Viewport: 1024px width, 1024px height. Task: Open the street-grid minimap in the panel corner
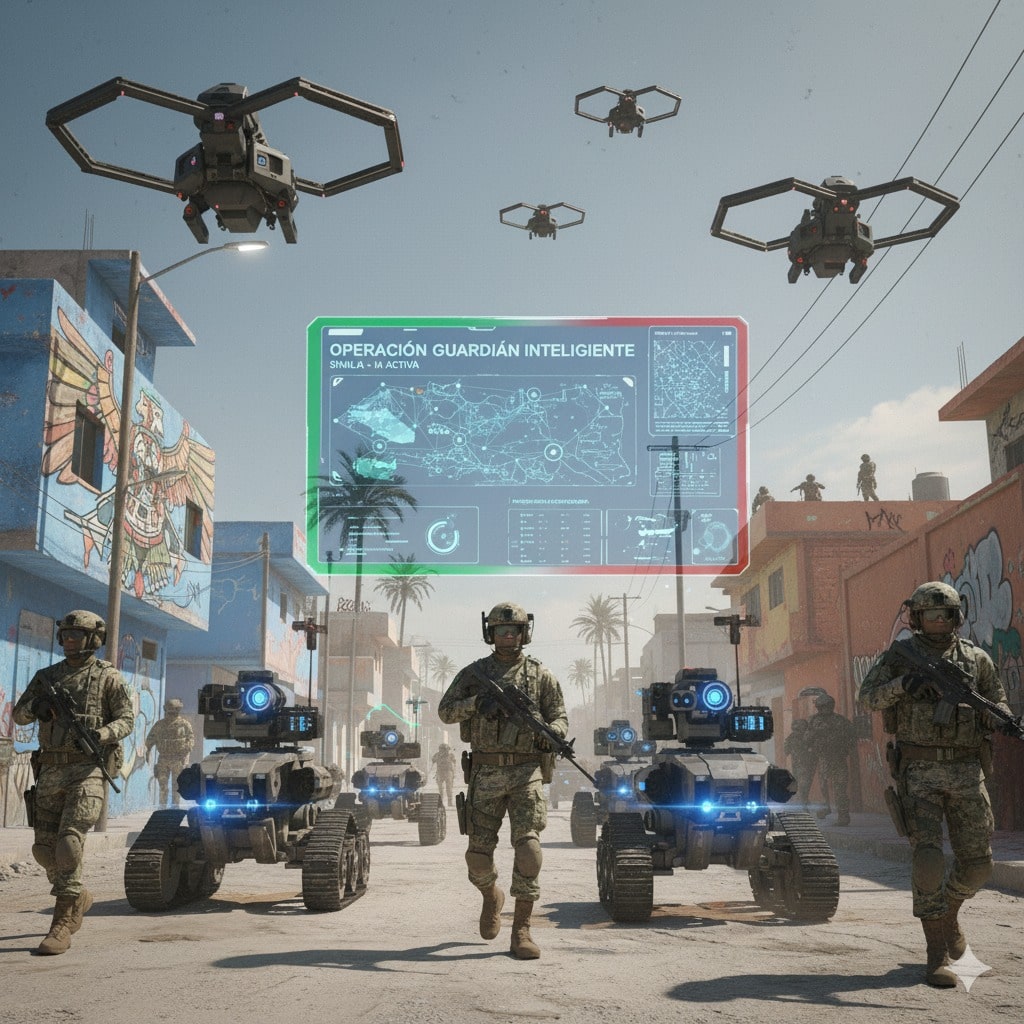pos(692,381)
